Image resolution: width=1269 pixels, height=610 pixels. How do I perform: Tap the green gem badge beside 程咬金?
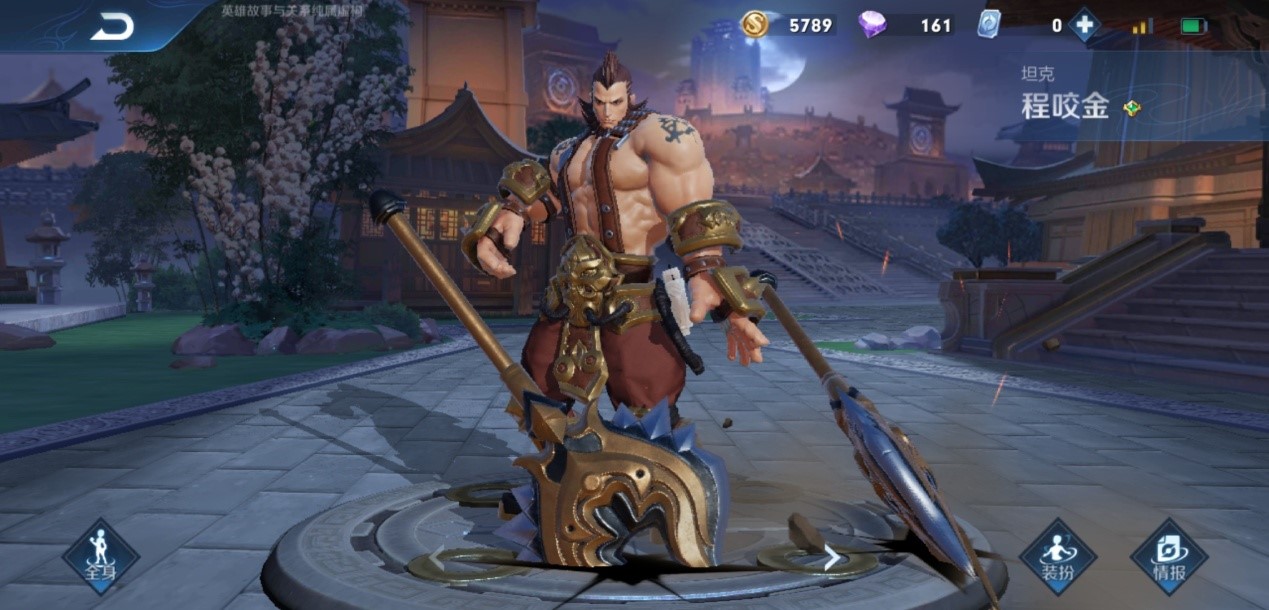(x=1131, y=108)
